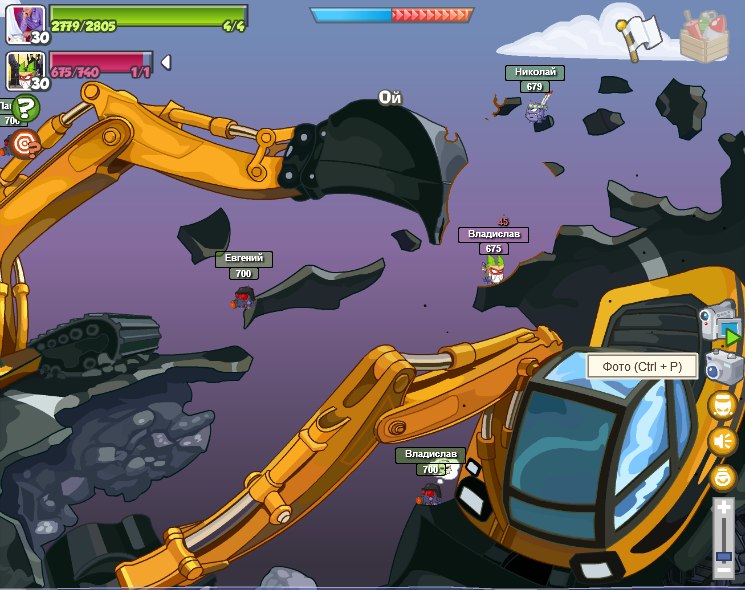Click the orange target icon
The height and width of the screenshot is (590, 745).
[x=25, y=142]
